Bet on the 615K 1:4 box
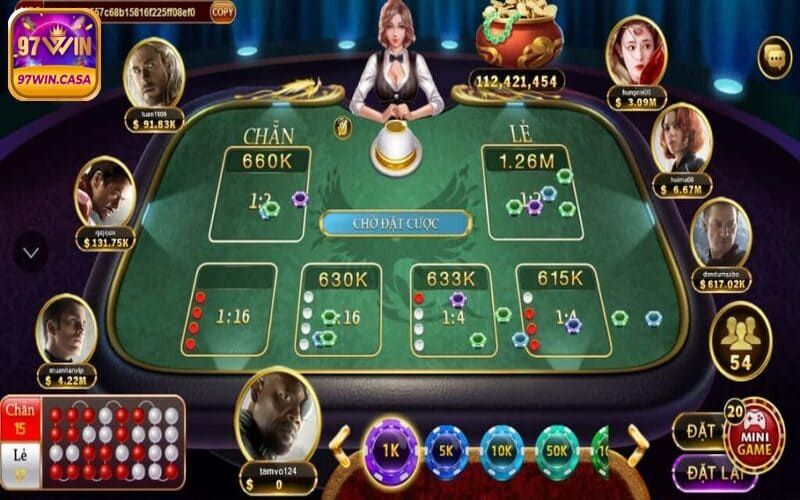This screenshot has width=800, height=500. pyautogui.click(x=562, y=310)
